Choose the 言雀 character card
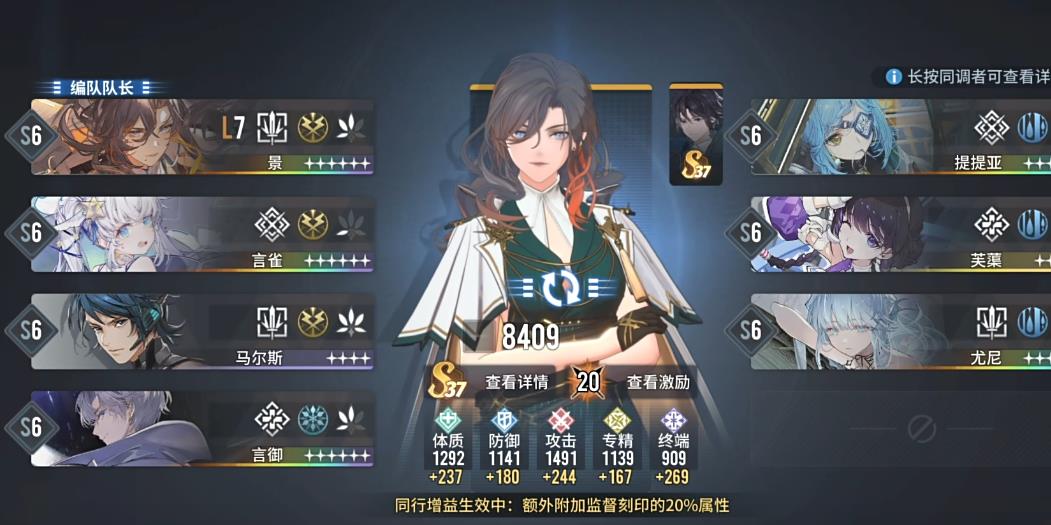The width and height of the screenshot is (1051, 525). [200, 234]
